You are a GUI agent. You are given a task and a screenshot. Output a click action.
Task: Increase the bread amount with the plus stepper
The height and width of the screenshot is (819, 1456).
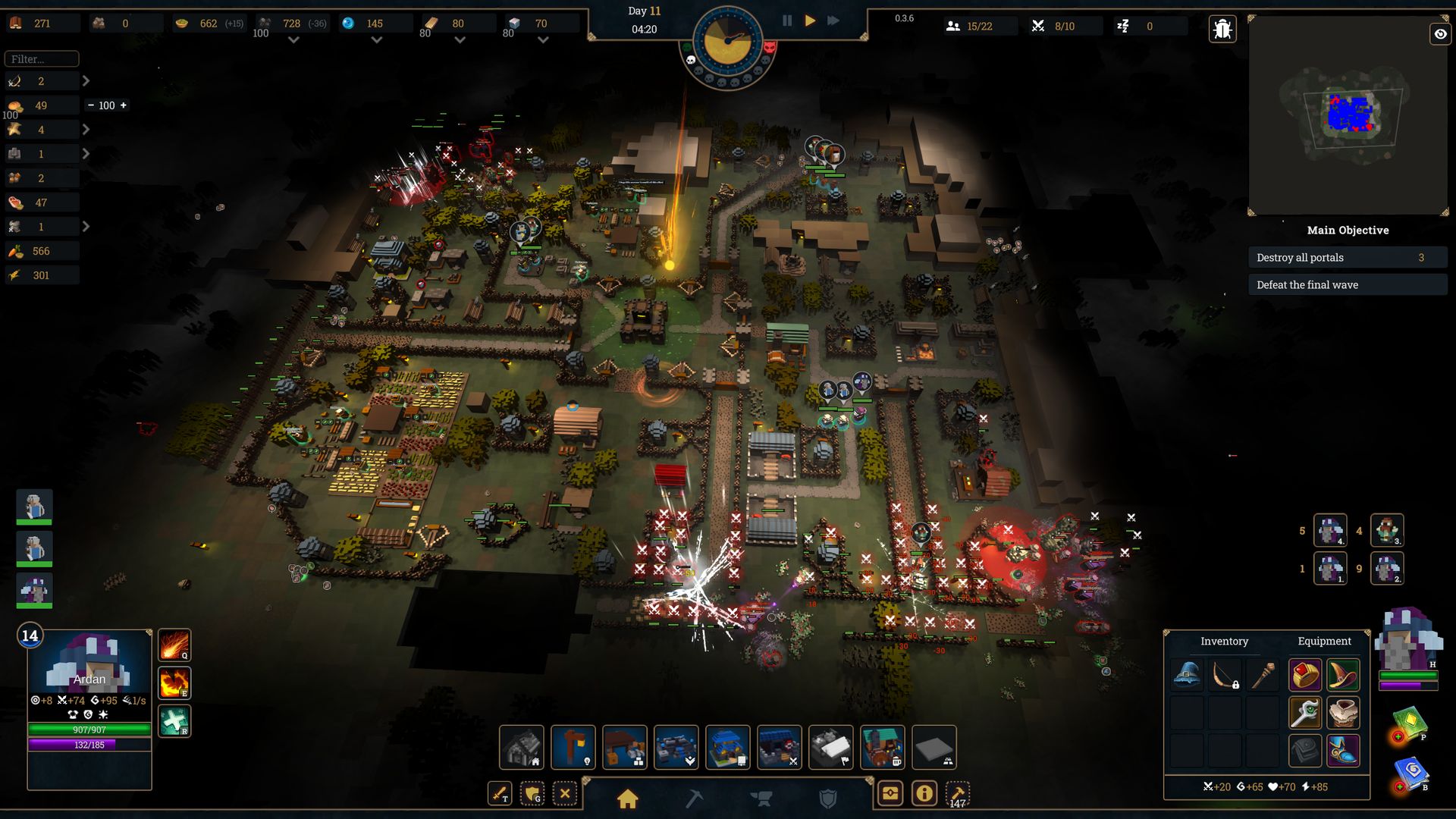coord(124,105)
